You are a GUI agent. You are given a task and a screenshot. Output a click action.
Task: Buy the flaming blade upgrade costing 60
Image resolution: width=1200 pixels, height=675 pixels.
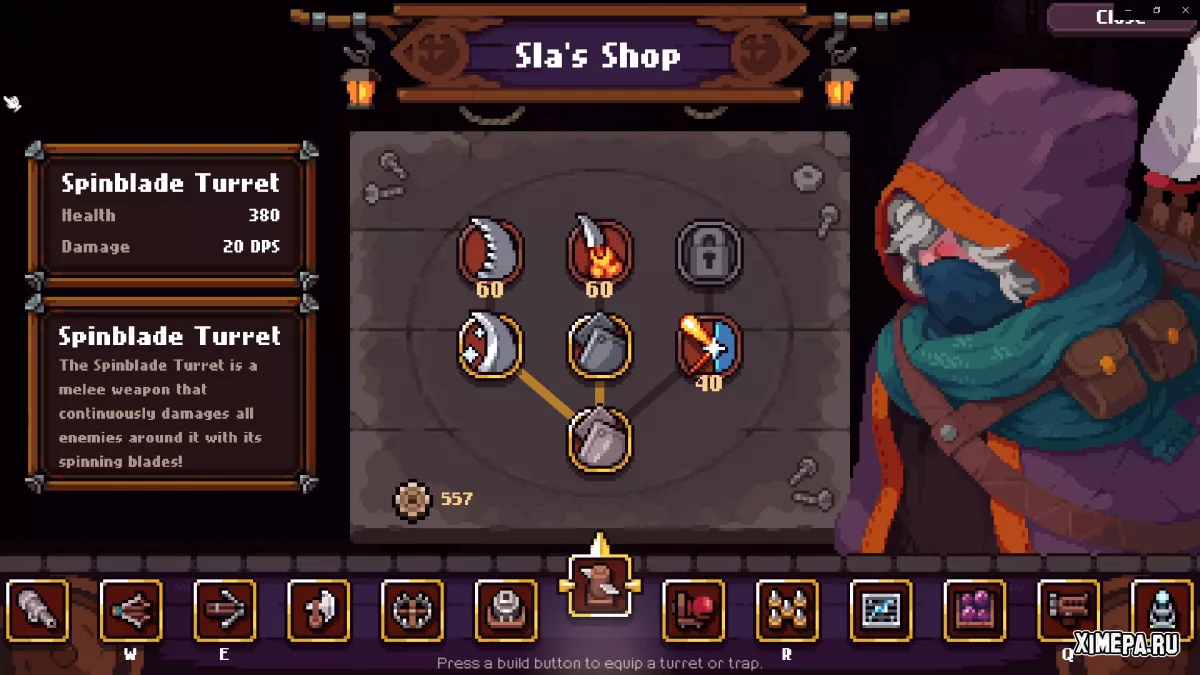point(600,251)
